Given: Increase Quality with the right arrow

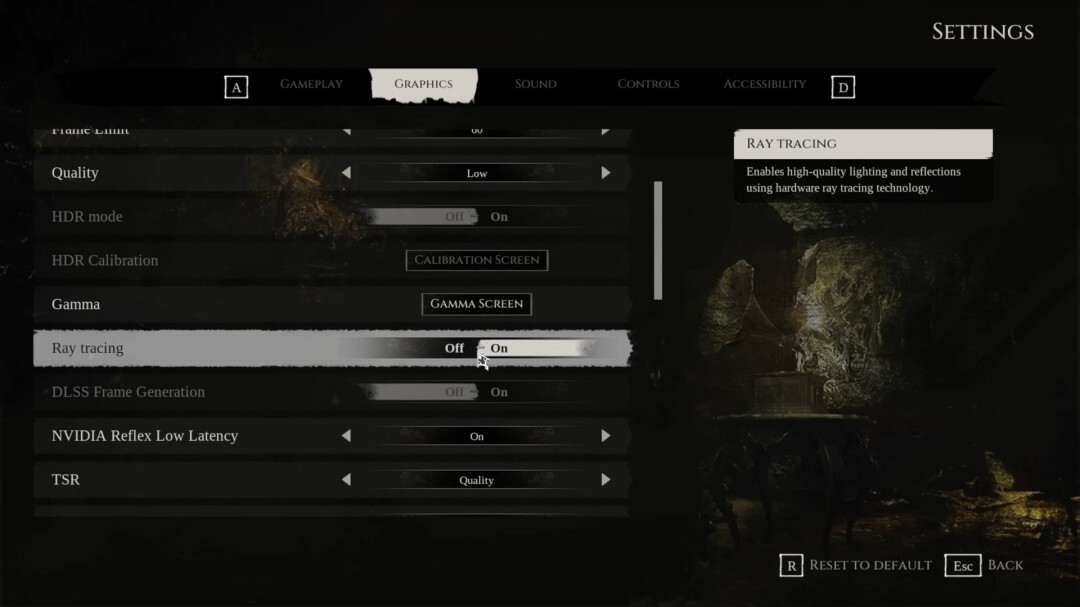Looking at the screenshot, I should click(605, 173).
